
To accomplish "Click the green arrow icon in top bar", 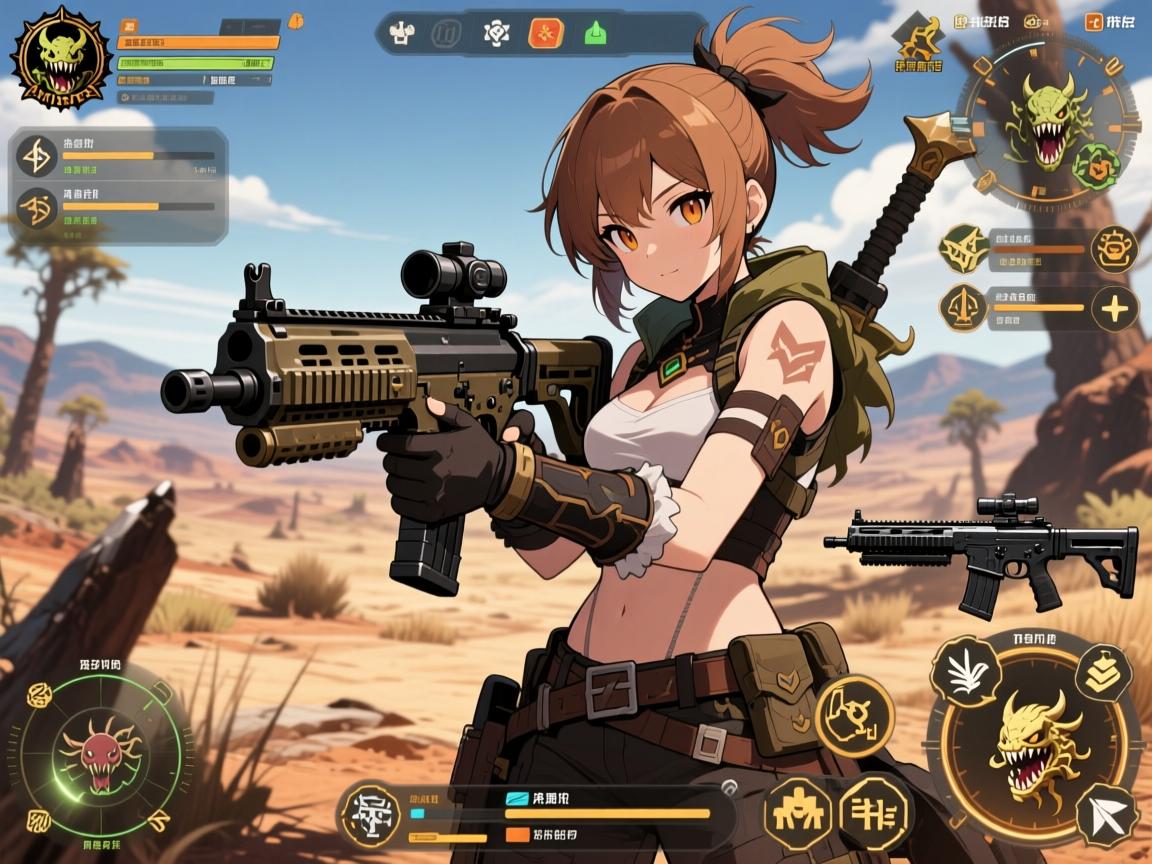I will tap(592, 33).
